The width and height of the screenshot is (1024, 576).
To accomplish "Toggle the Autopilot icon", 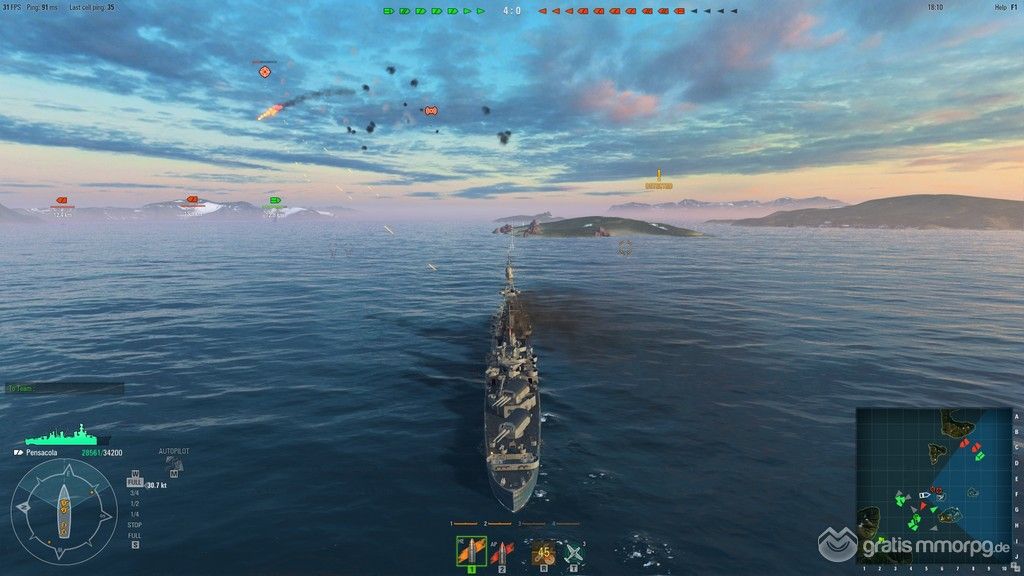I will pyautogui.click(x=174, y=463).
